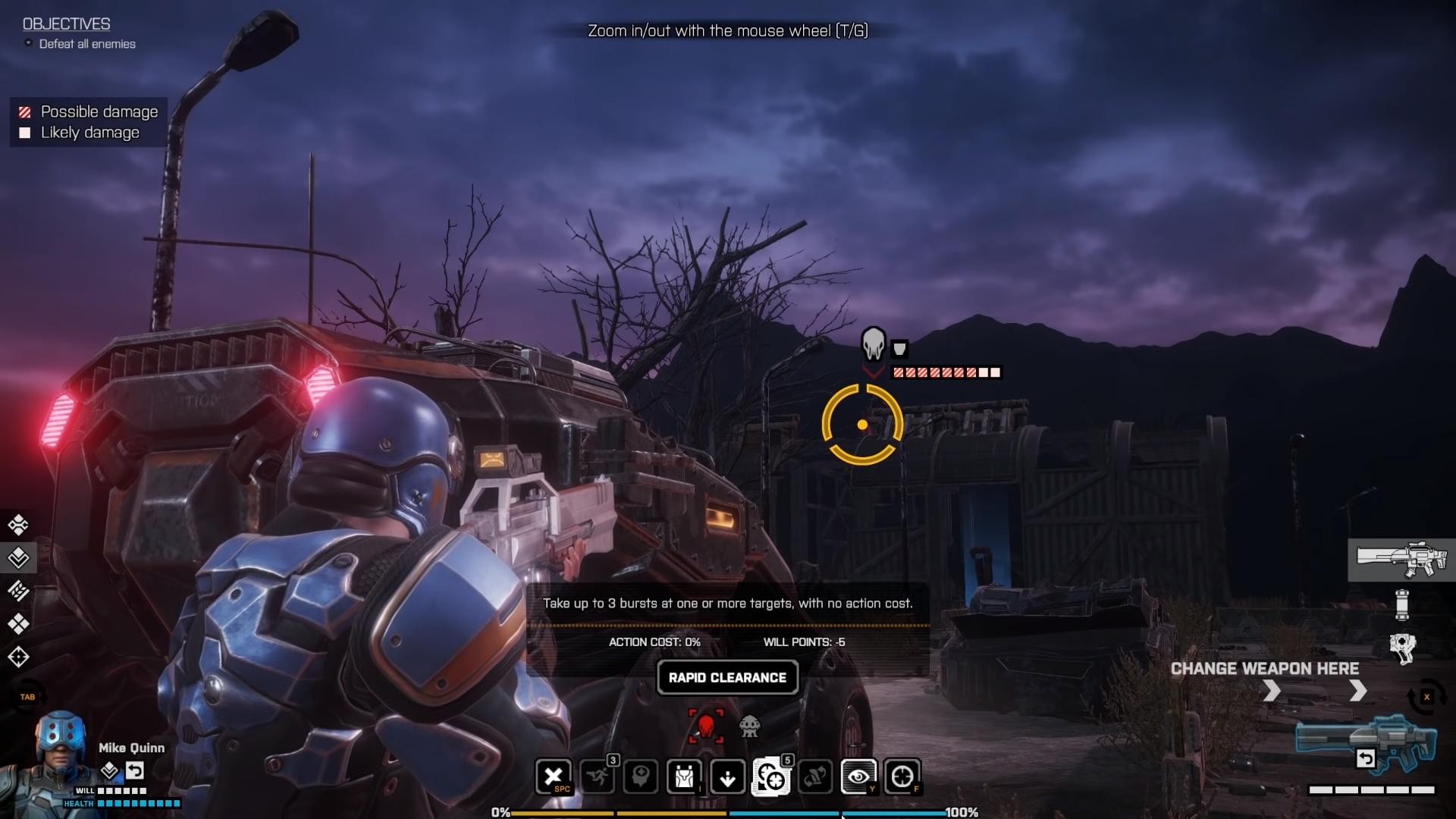The height and width of the screenshot is (819, 1456).
Task: Select the crosshair diamond squad member icon
Action: pos(18,657)
